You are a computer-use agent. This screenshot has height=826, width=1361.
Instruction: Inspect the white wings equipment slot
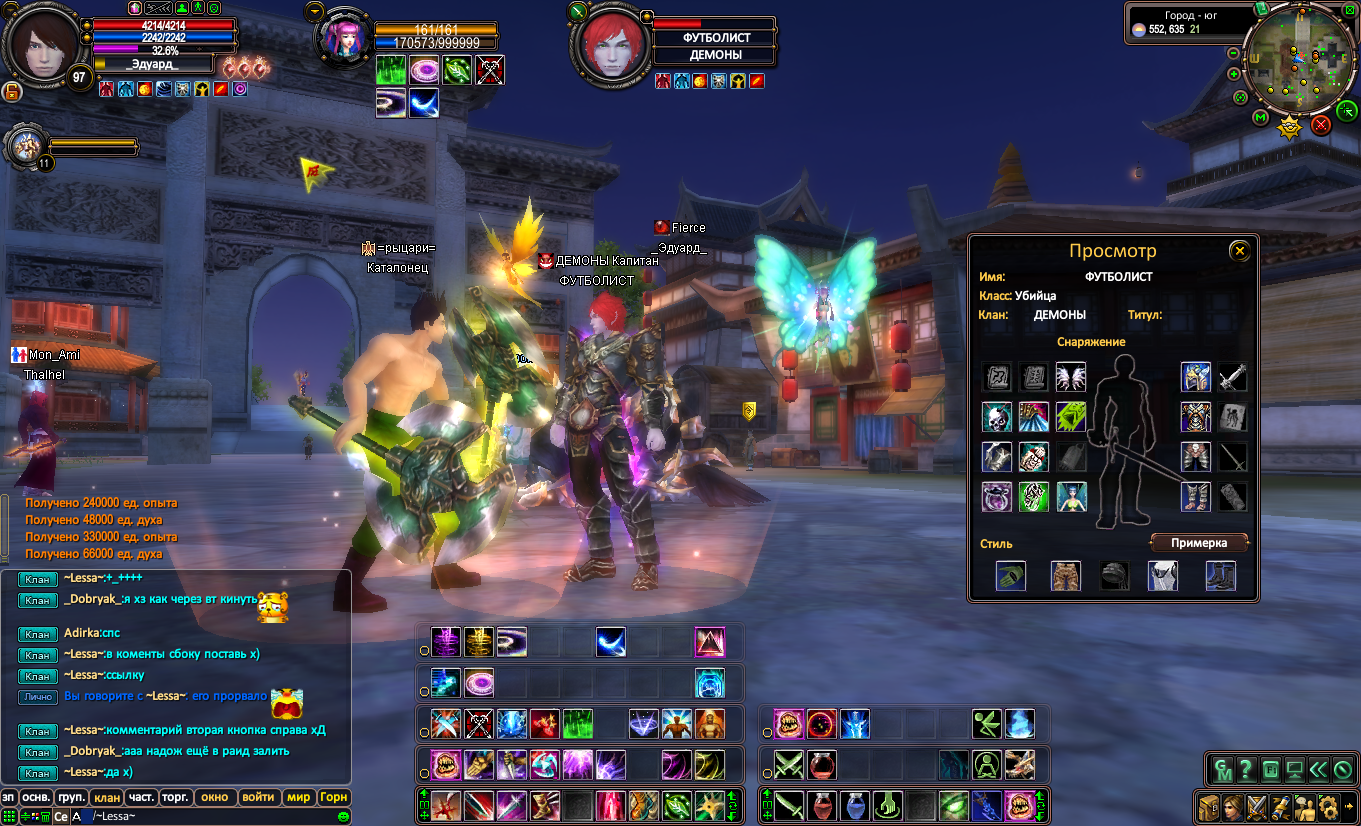[1071, 377]
